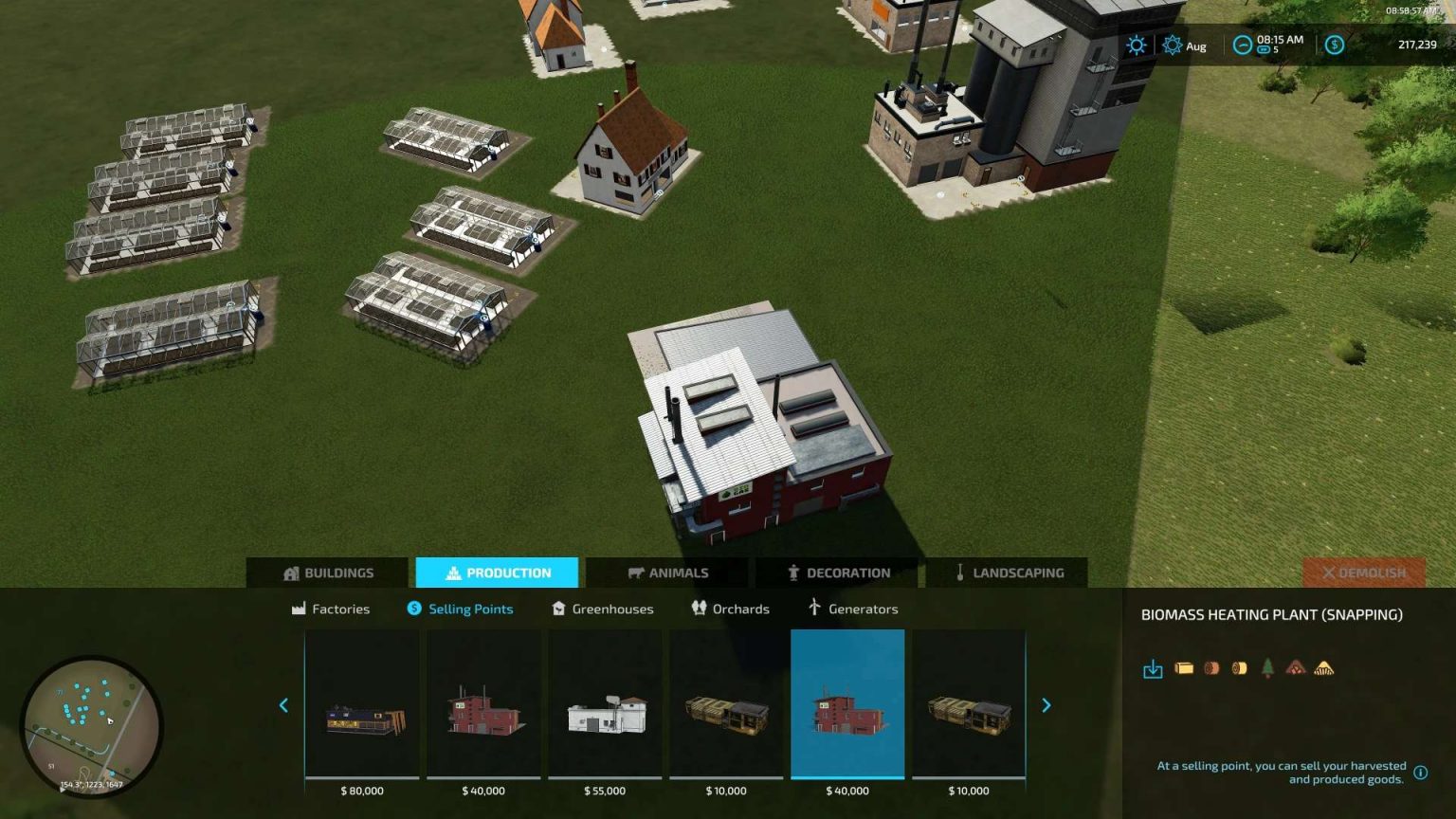1456x819 pixels.
Task: Open the Generators category
Action: pos(851,609)
